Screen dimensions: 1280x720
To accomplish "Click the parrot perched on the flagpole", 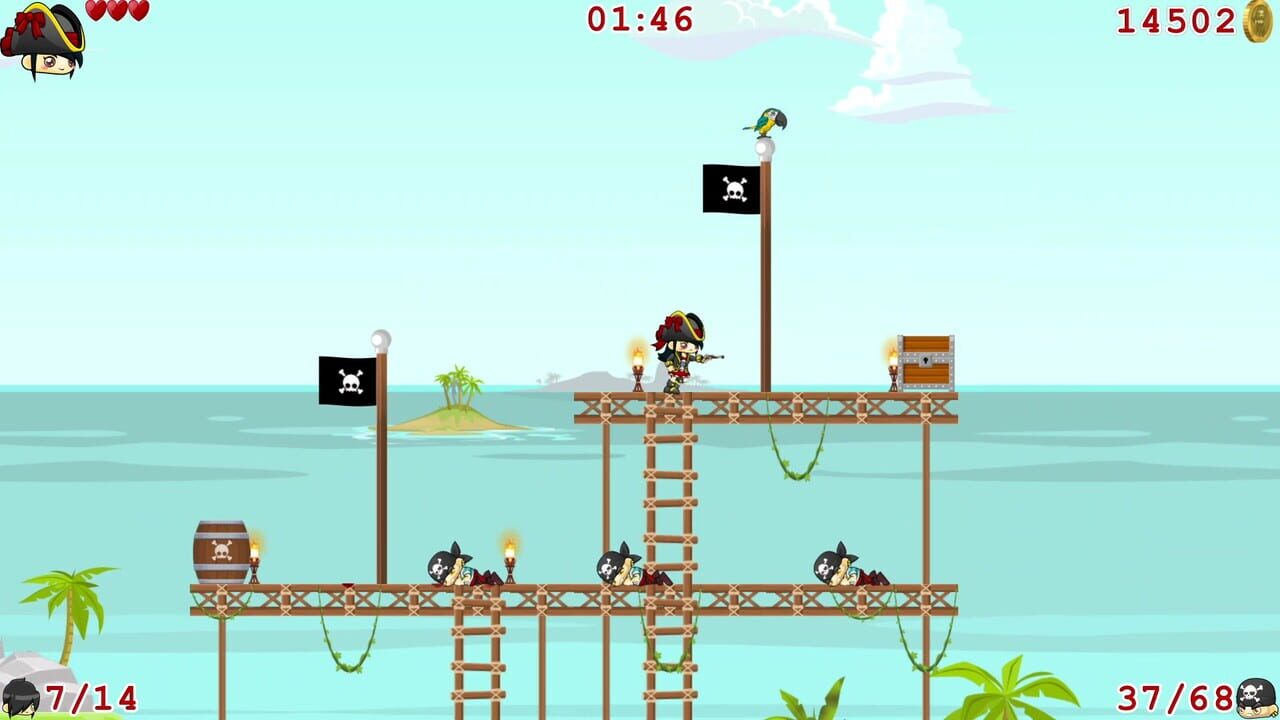I will 765,122.
